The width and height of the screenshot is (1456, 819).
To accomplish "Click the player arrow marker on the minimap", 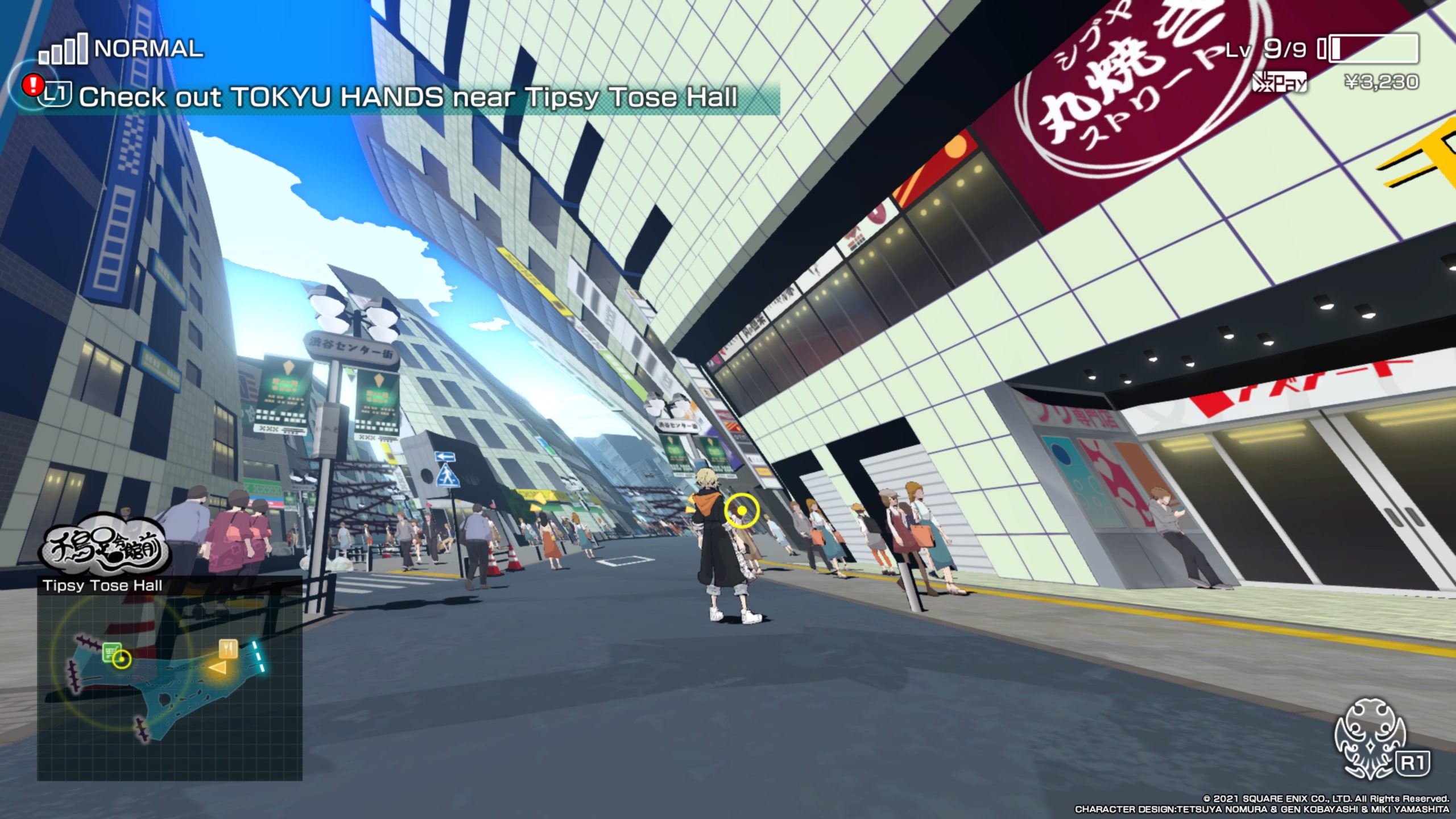I will pyautogui.click(x=218, y=668).
